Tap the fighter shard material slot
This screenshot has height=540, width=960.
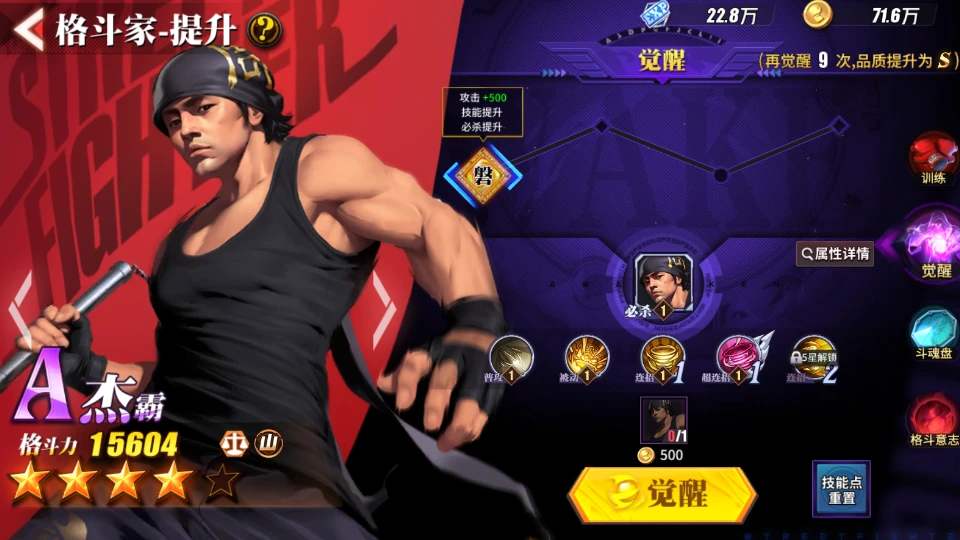coord(663,420)
